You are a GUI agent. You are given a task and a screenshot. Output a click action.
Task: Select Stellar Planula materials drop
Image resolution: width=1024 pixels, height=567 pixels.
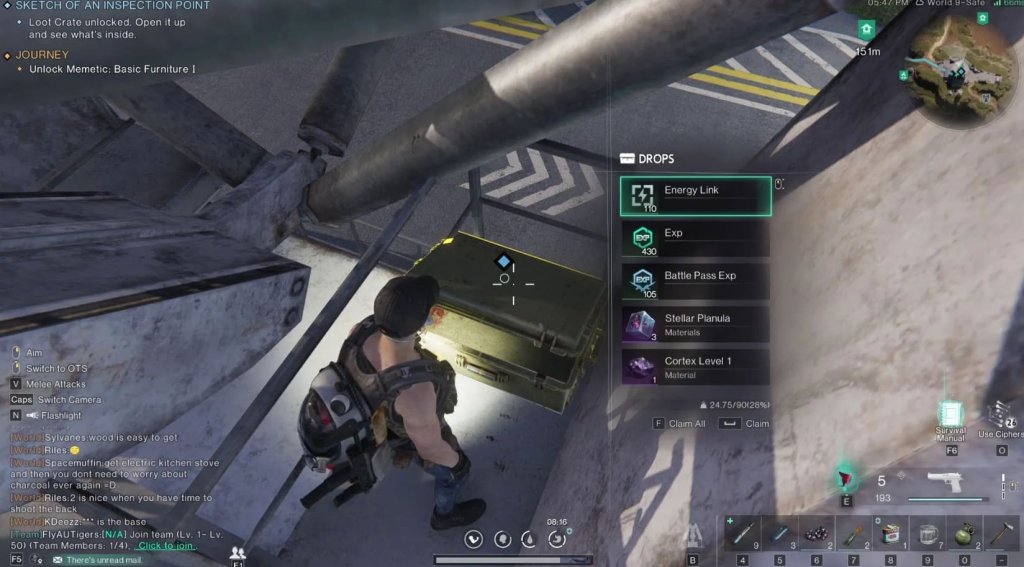point(695,324)
